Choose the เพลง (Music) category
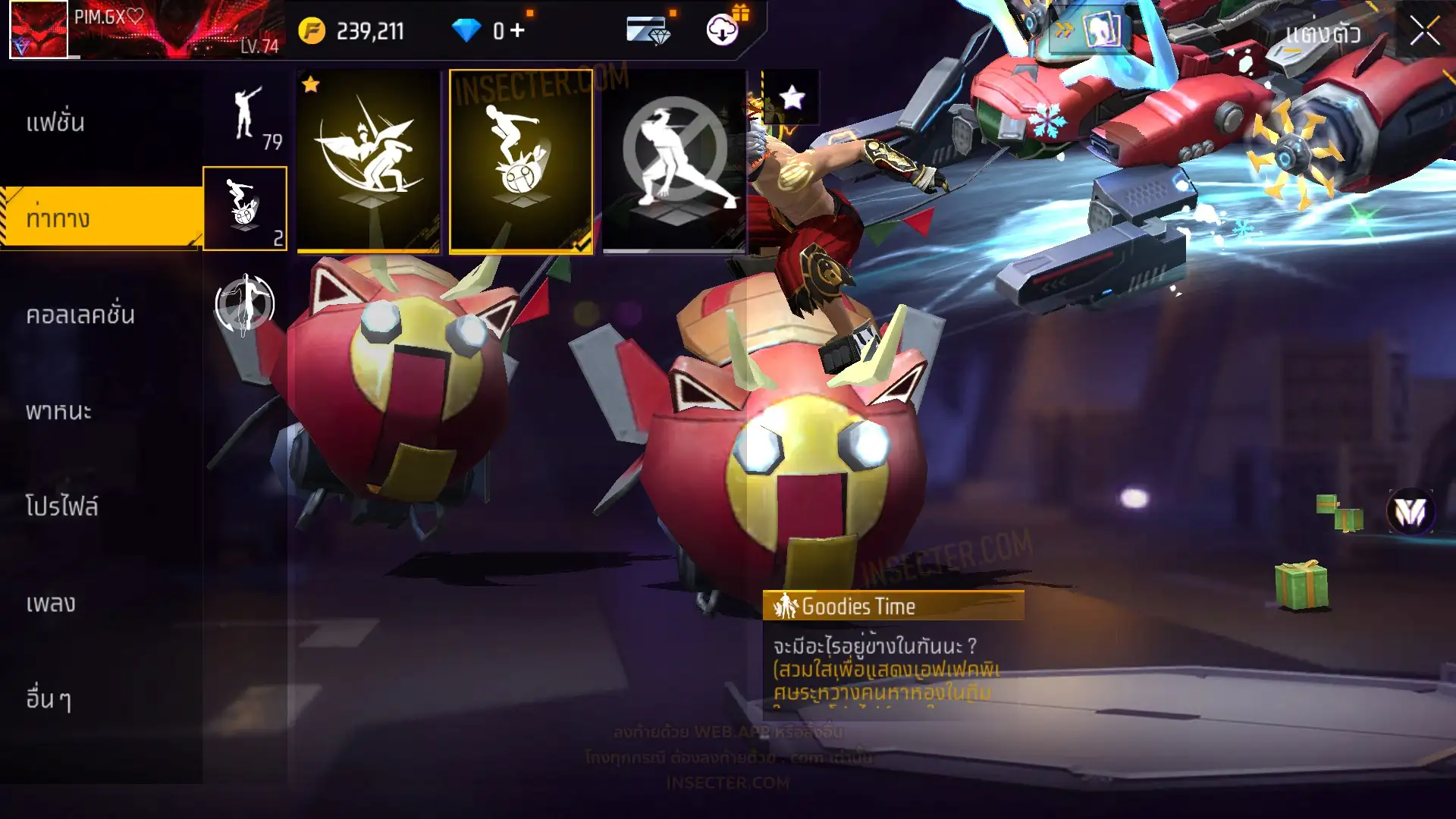 (x=51, y=604)
